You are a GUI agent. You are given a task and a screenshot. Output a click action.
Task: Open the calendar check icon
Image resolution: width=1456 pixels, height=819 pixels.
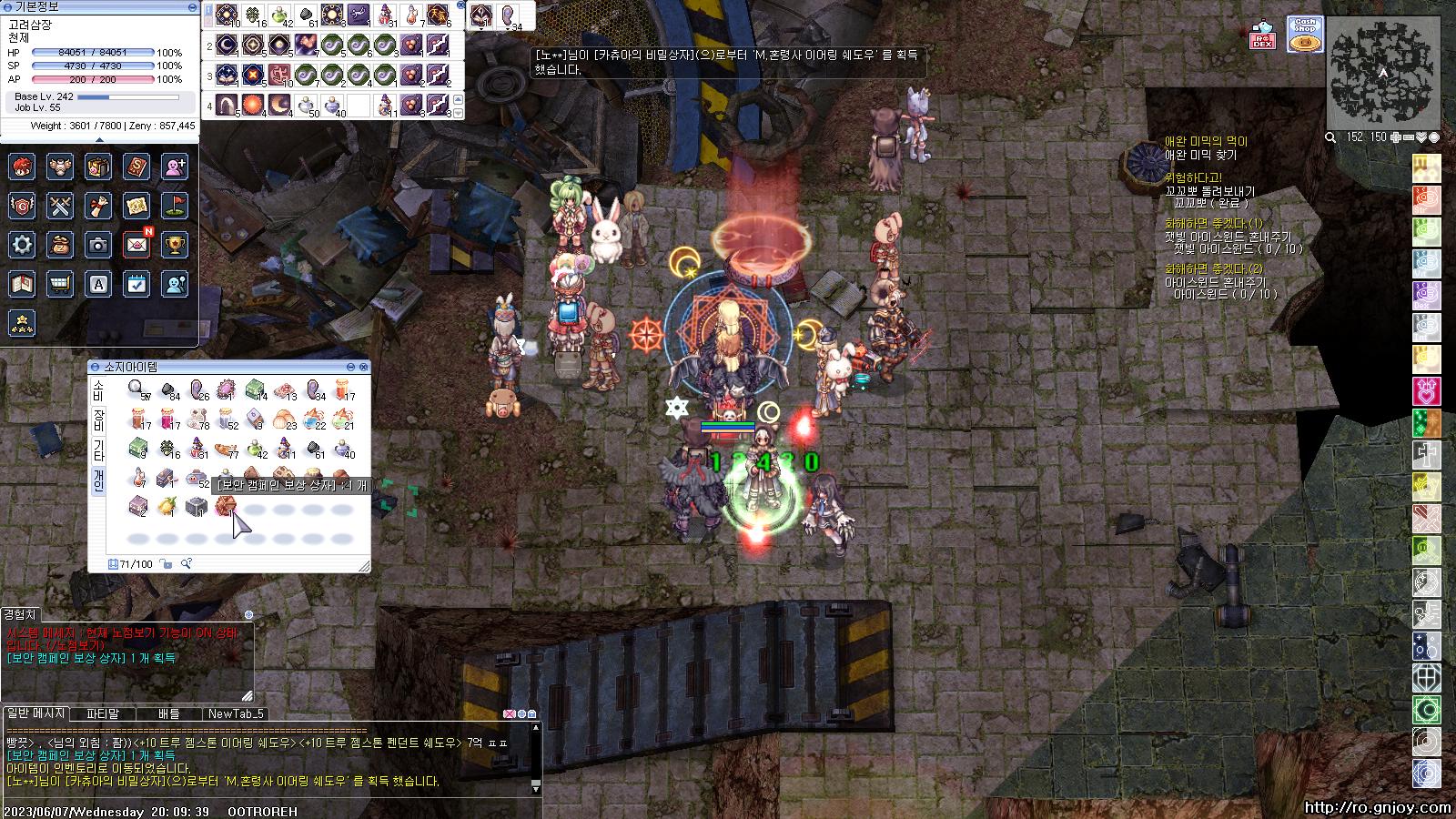point(136,284)
